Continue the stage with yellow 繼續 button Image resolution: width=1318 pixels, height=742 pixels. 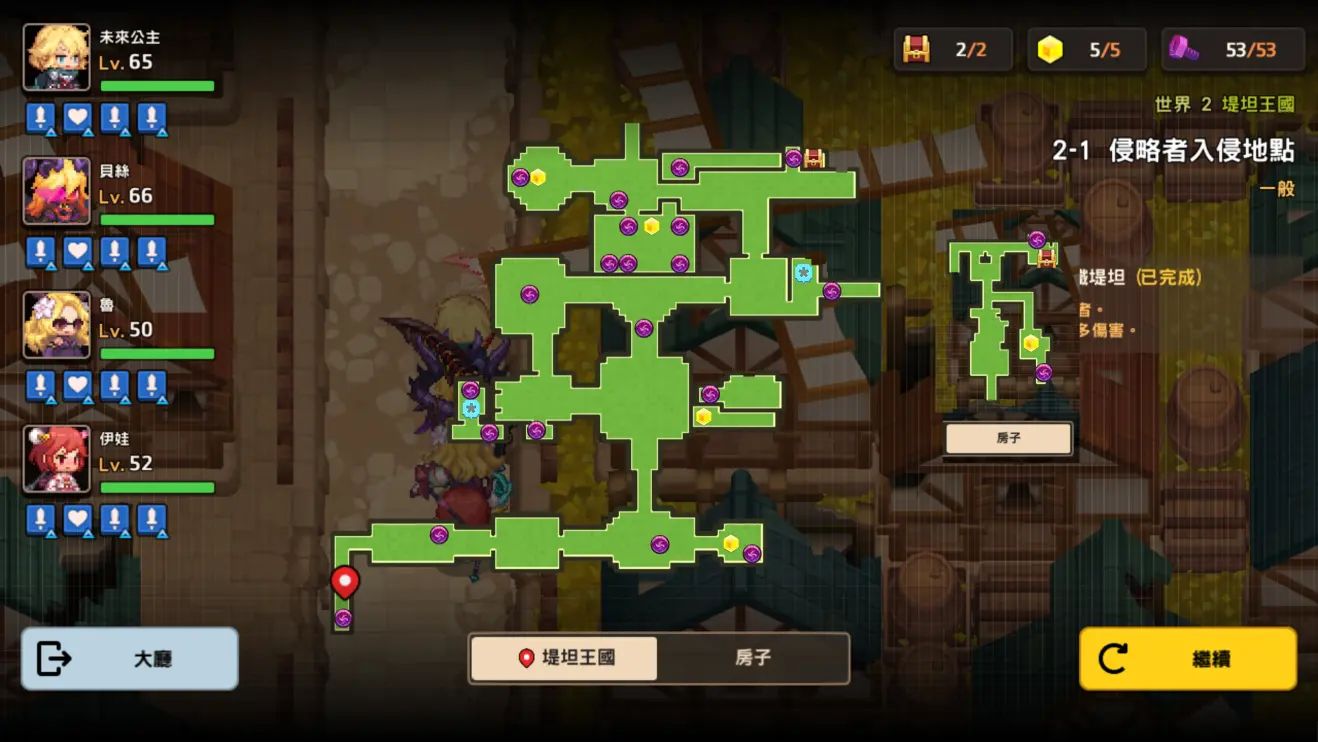[1188, 659]
